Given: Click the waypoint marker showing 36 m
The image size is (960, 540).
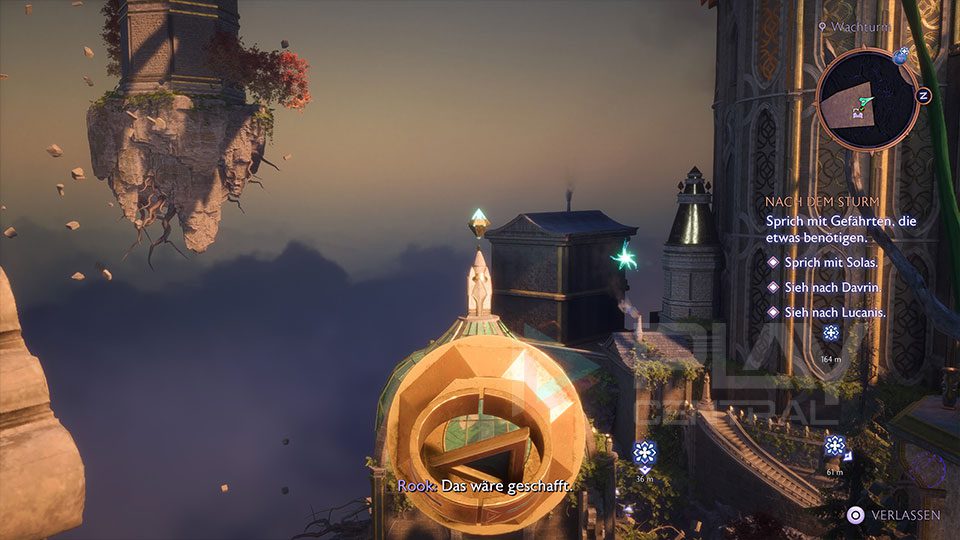Looking at the screenshot, I should tap(645, 453).
